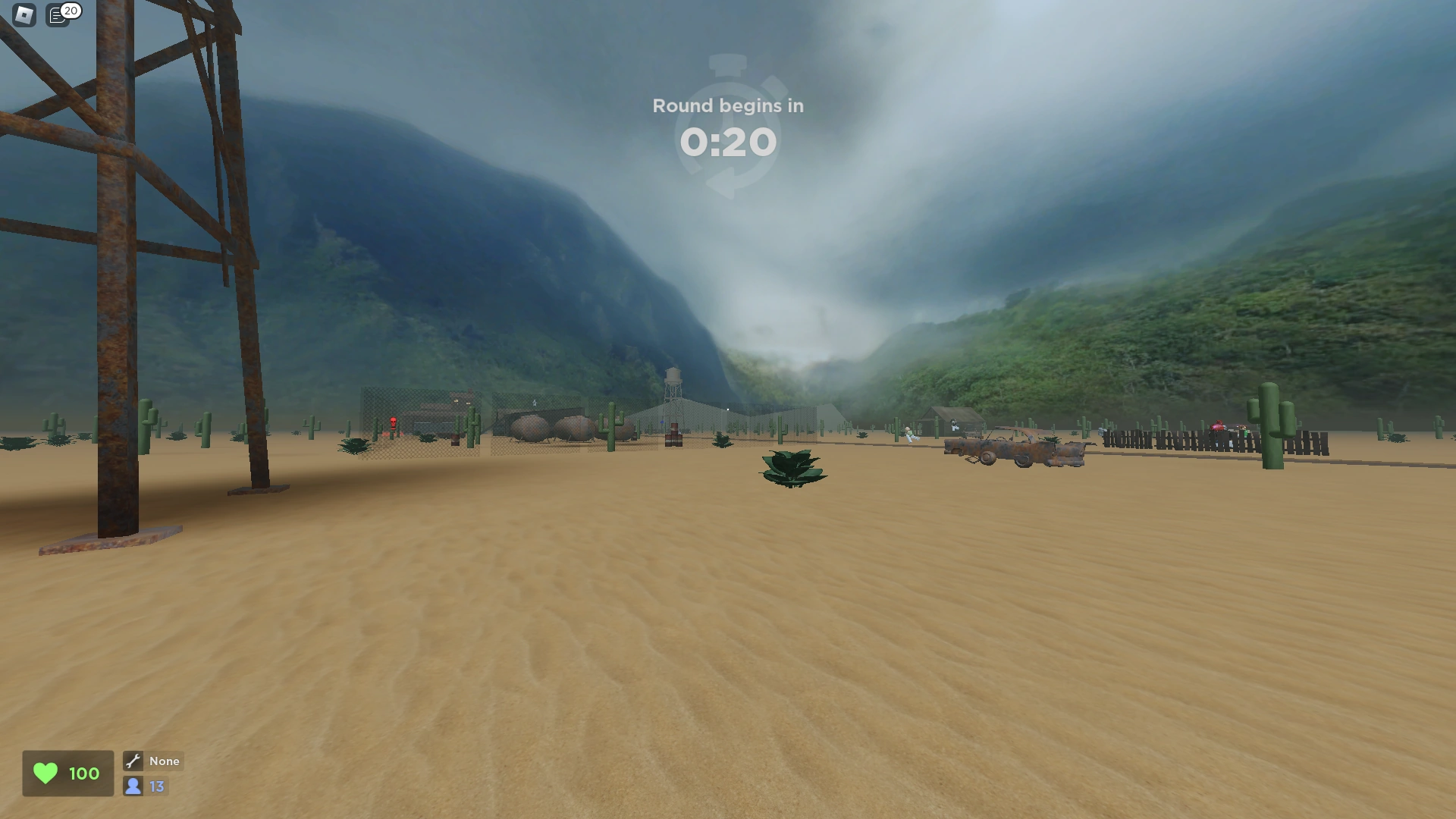Expand the loadout info panel
Image resolution: width=1456 pixels, height=819 pixels.
coord(152,761)
